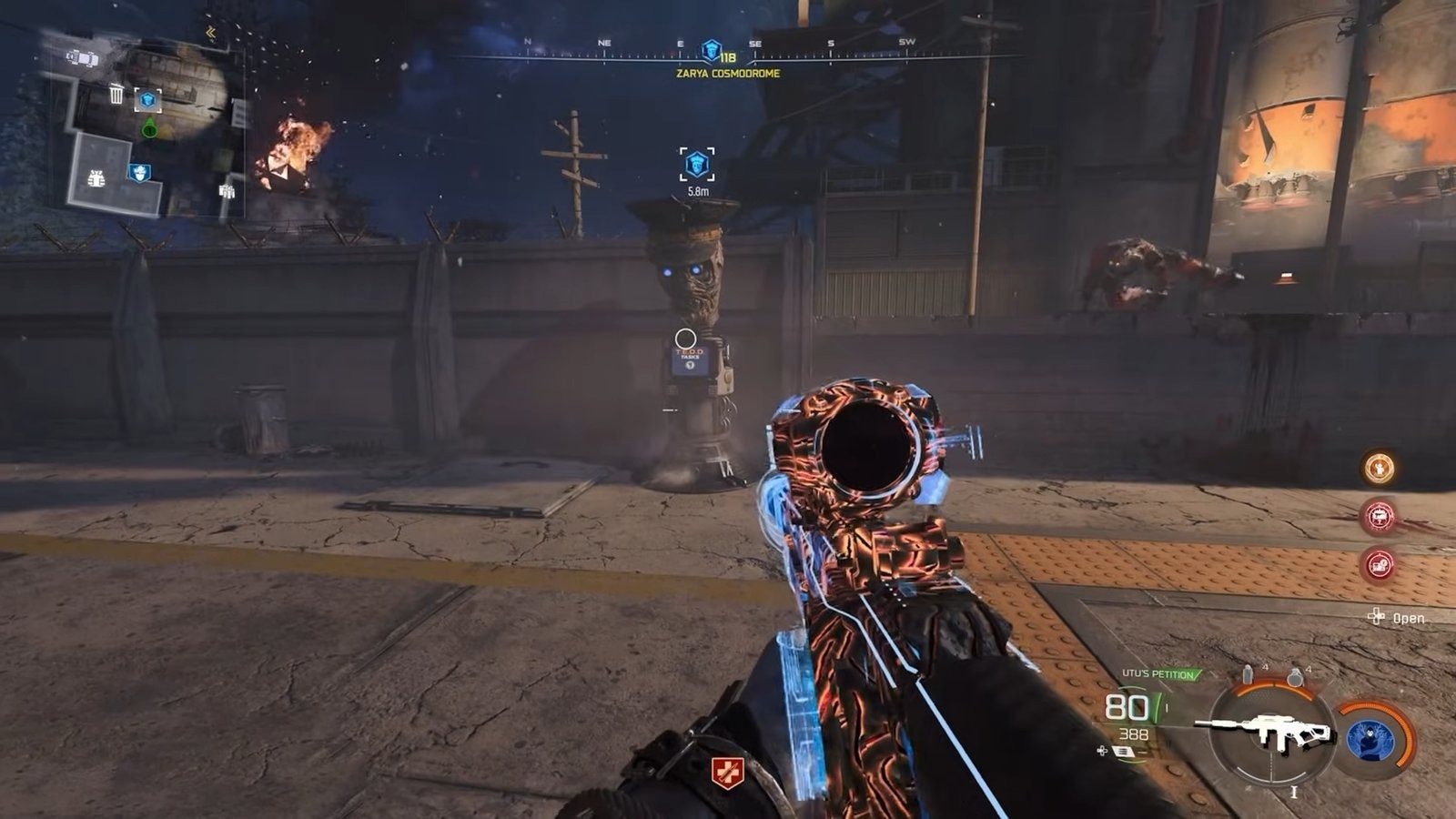Select the vehicle icon on the minimap
The height and width of the screenshot is (819, 1456).
(x=81, y=57)
